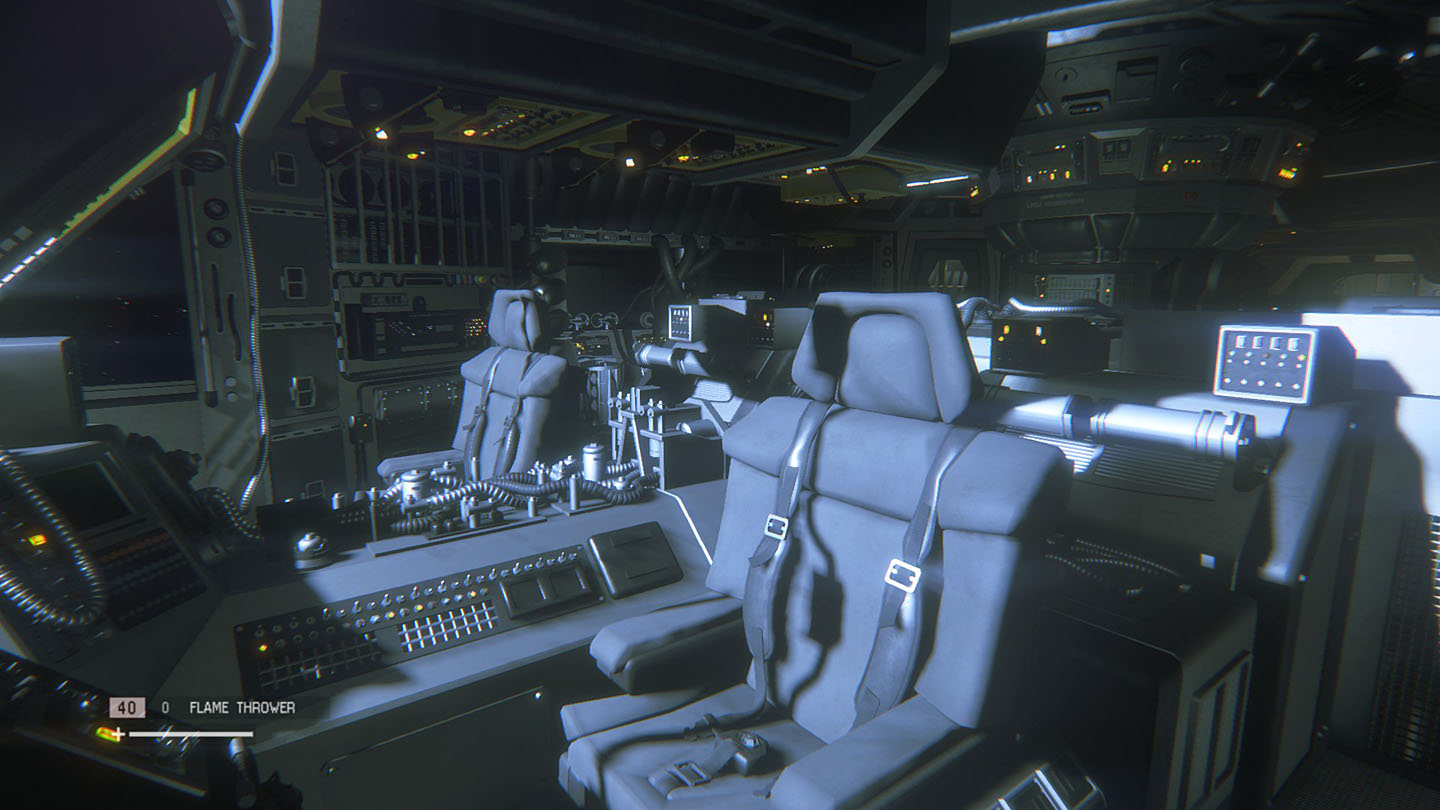Select the Flame Thrower weapon label
The height and width of the screenshot is (810, 1440).
tap(241, 708)
